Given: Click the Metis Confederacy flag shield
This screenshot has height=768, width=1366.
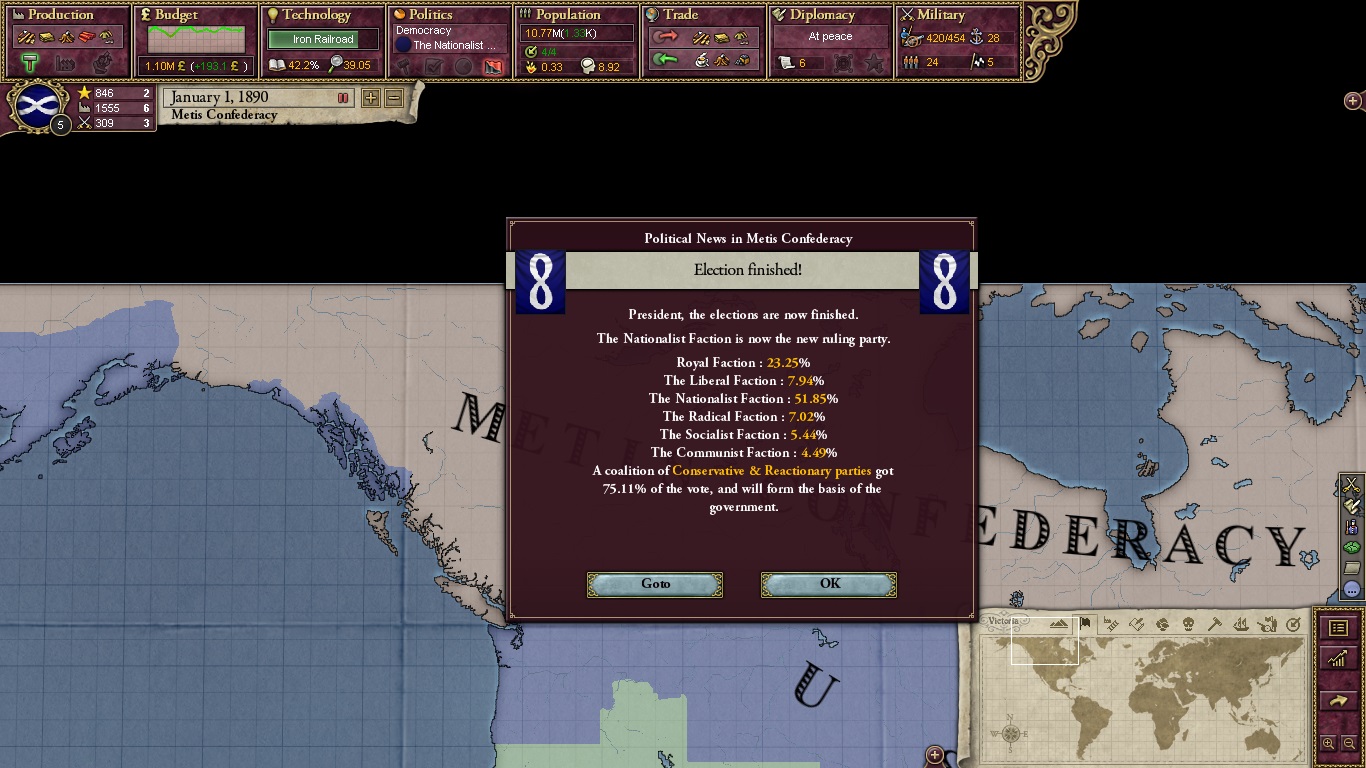Looking at the screenshot, I should tap(35, 107).
